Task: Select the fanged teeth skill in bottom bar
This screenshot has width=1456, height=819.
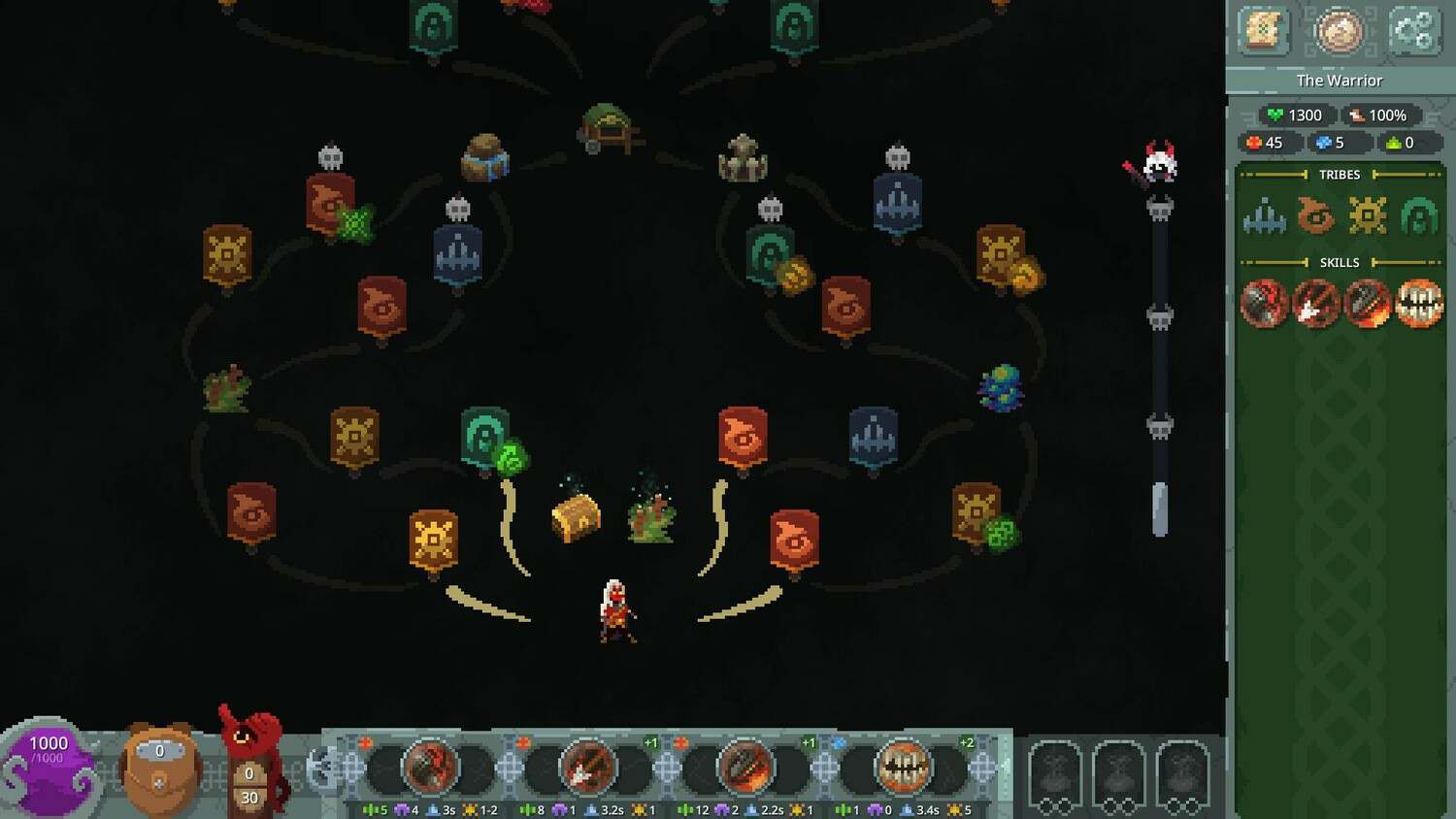Action: point(903,768)
